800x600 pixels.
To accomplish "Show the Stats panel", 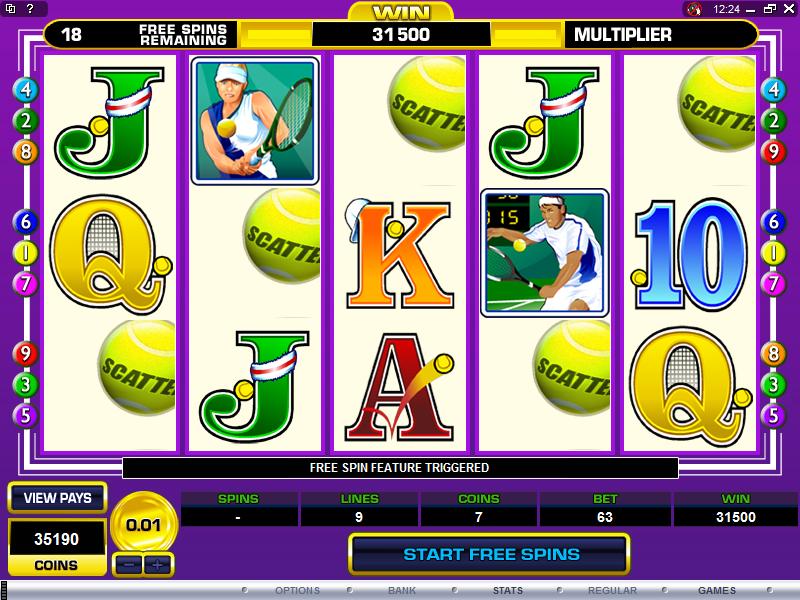I will [507, 590].
